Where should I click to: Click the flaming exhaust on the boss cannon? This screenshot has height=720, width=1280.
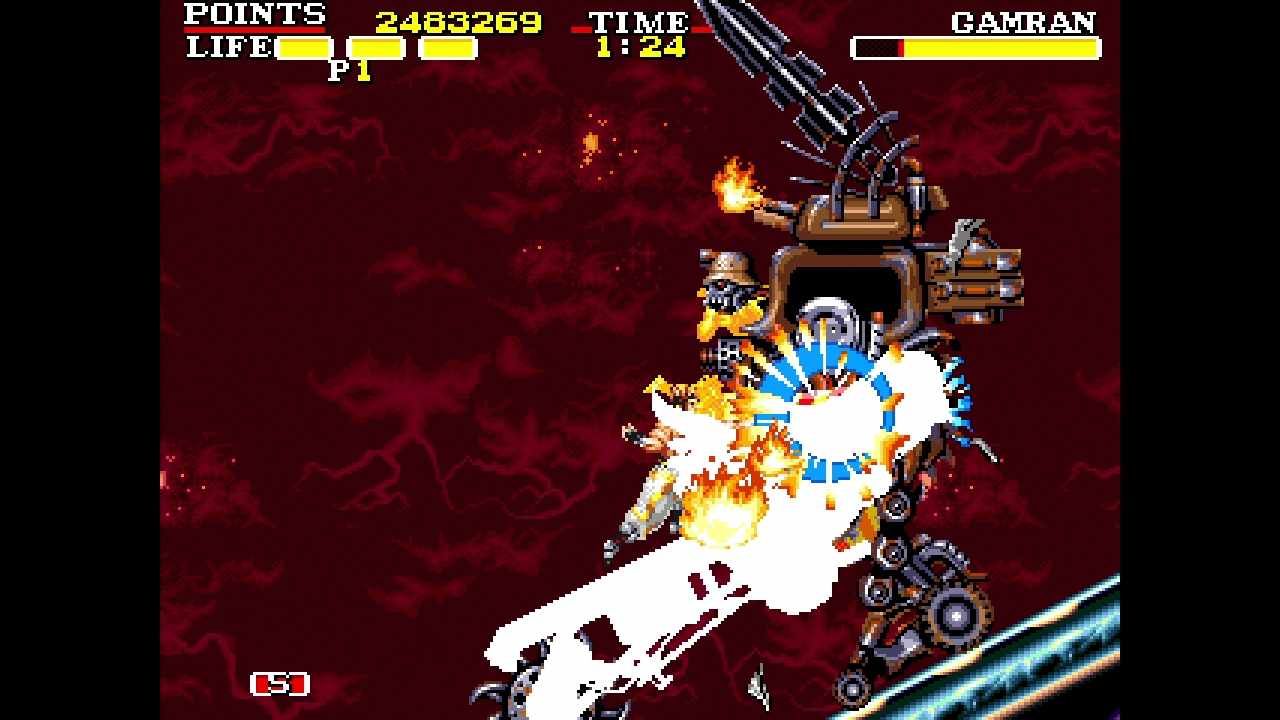(x=736, y=187)
